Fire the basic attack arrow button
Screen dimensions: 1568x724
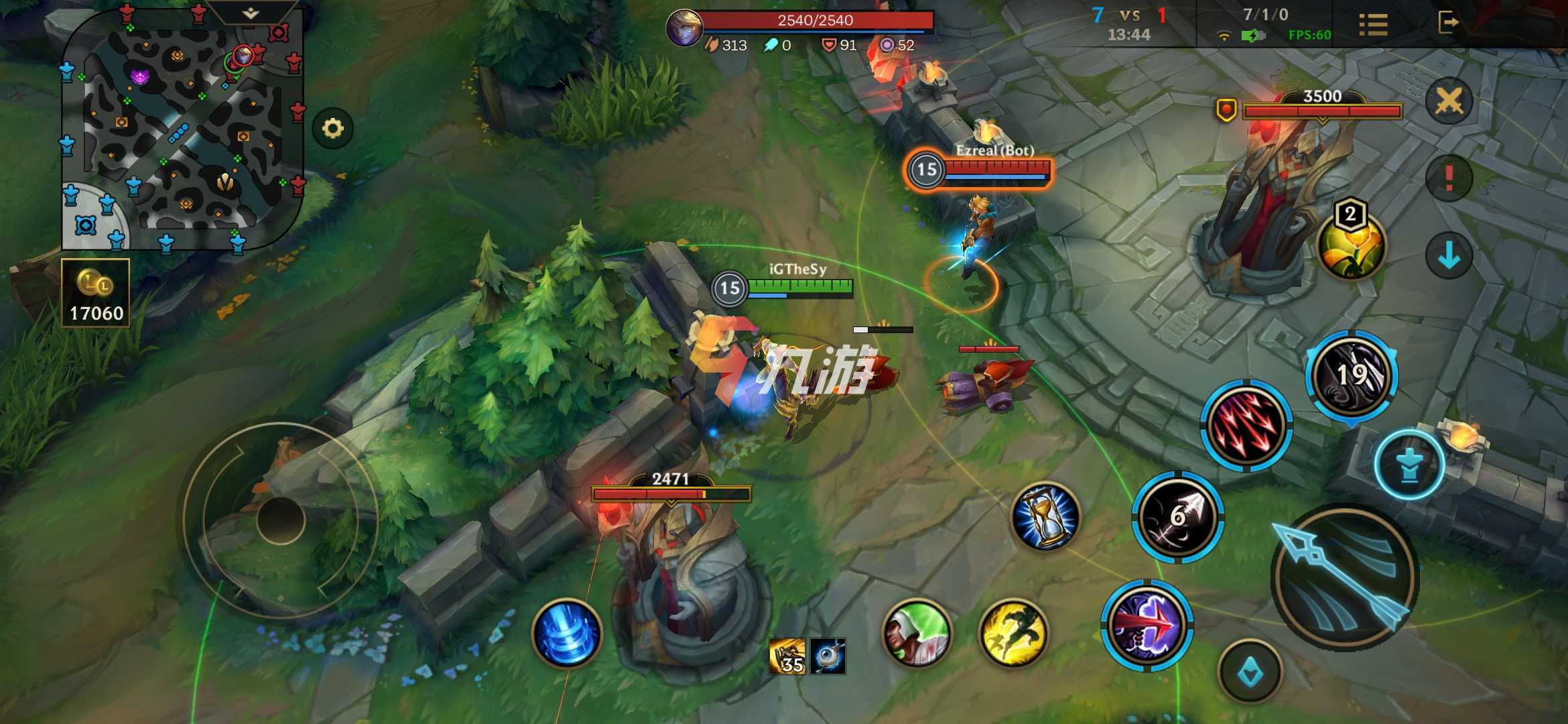(1344, 577)
